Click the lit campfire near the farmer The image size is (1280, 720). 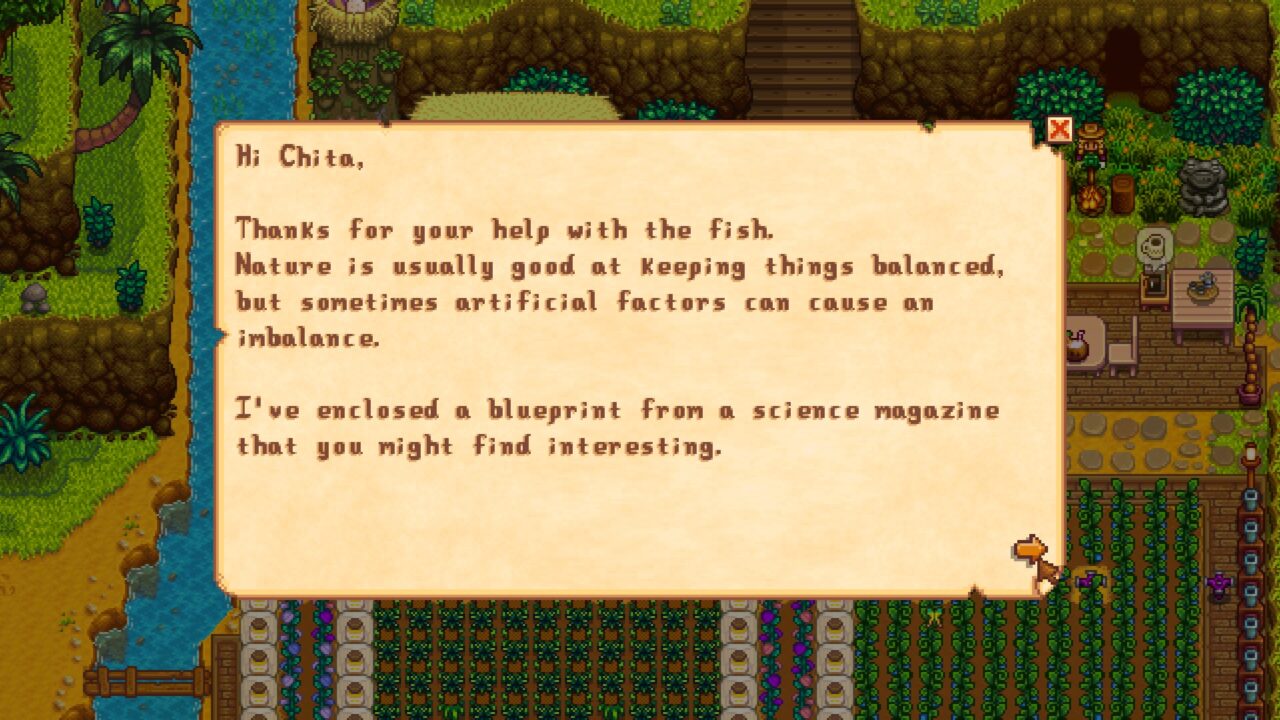(x=1093, y=198)
